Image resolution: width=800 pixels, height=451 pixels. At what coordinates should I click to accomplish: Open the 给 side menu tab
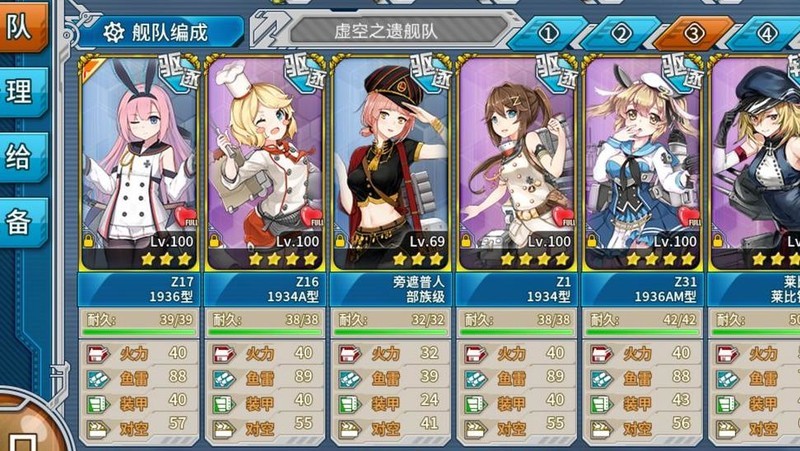[x=20, y=157]
